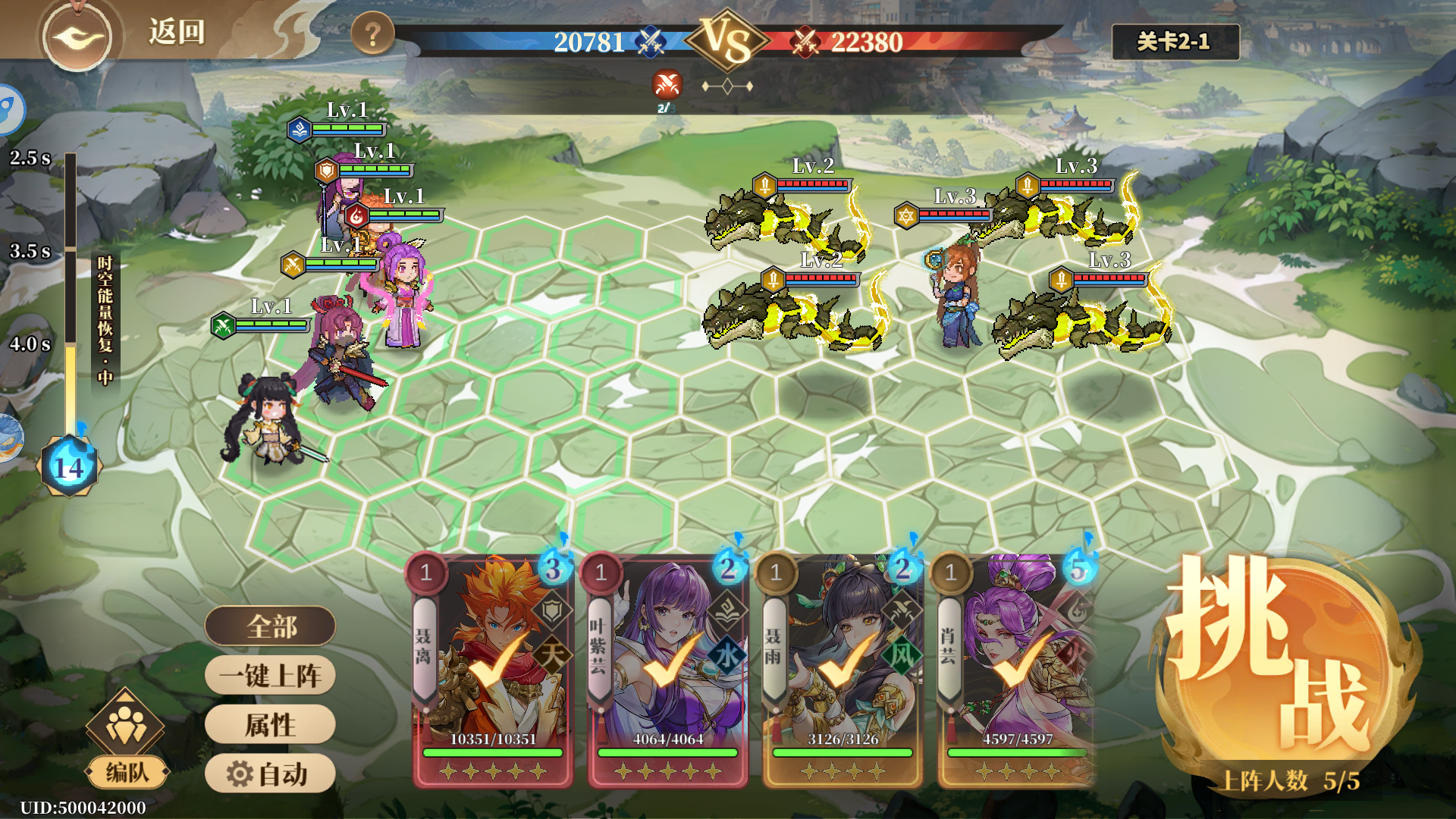Tap the blue energy orb showing 14
Screen dimensions: 1456x819
click(x=69, y=467)
